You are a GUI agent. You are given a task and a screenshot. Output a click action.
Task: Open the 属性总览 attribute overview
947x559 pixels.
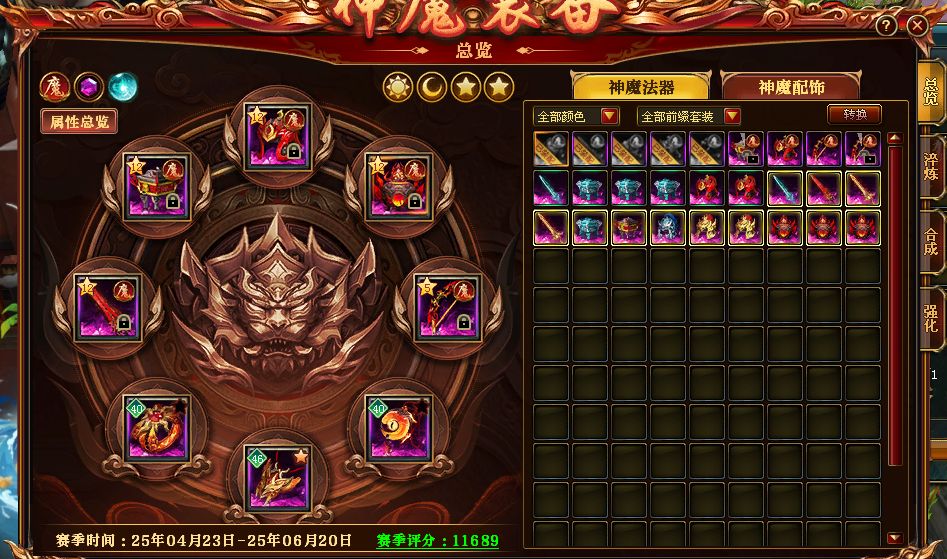(78, 122)
